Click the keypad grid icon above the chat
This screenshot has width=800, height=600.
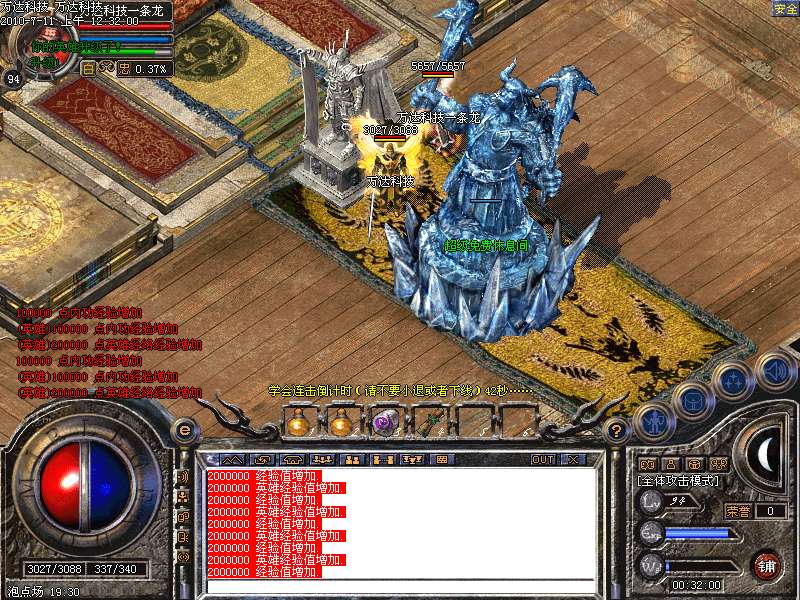[443, 460]
